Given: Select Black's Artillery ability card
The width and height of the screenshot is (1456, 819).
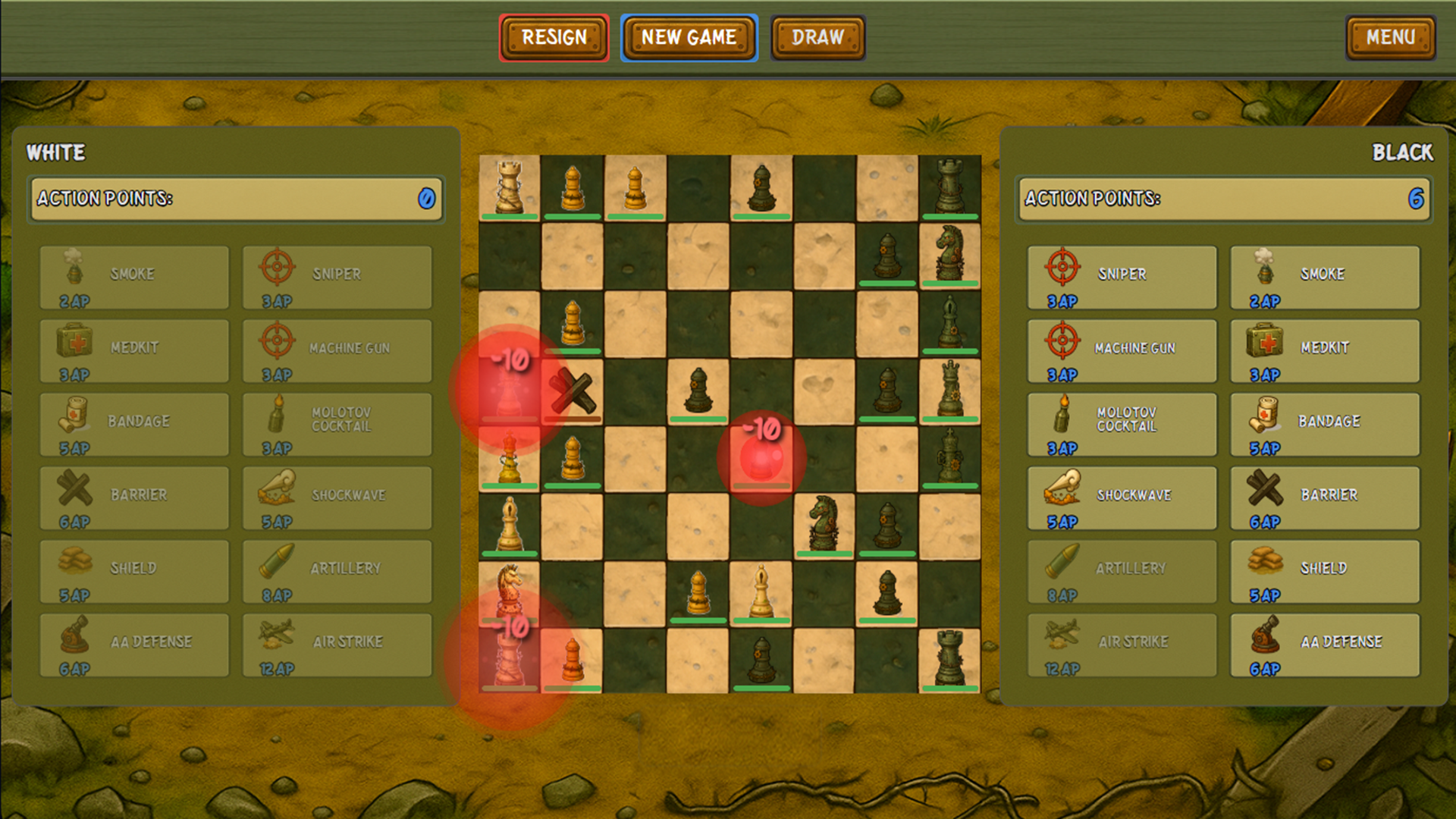Looking at the screenshot, I should click(1122, 570).
